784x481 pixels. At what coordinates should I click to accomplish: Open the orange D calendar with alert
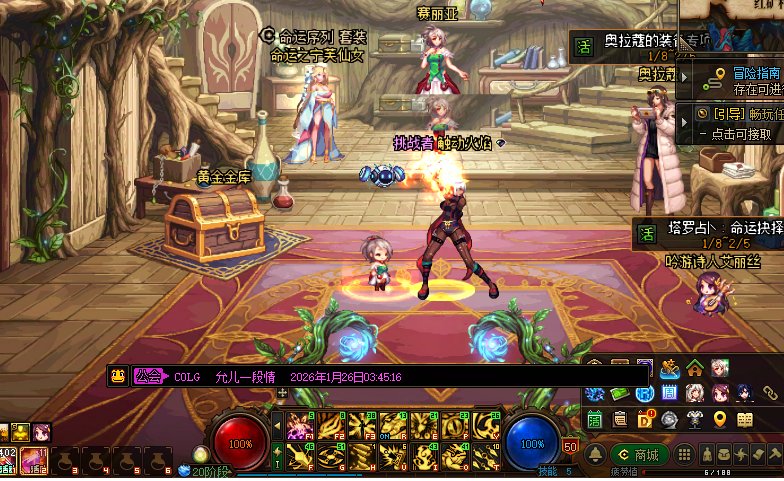point(646,419)
